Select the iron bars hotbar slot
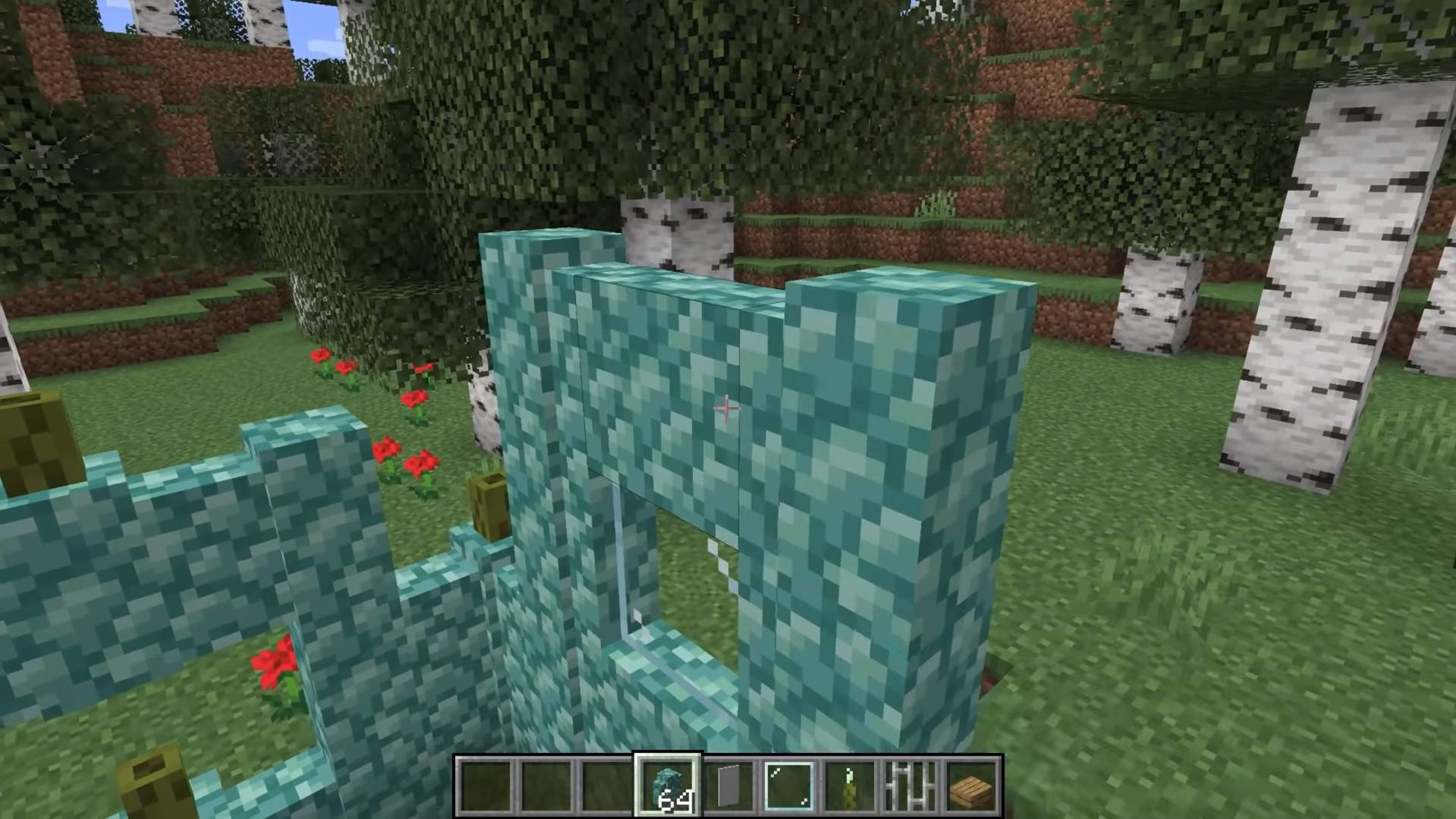The width and height of the screenshot is (1456, 819). (910, 786)
